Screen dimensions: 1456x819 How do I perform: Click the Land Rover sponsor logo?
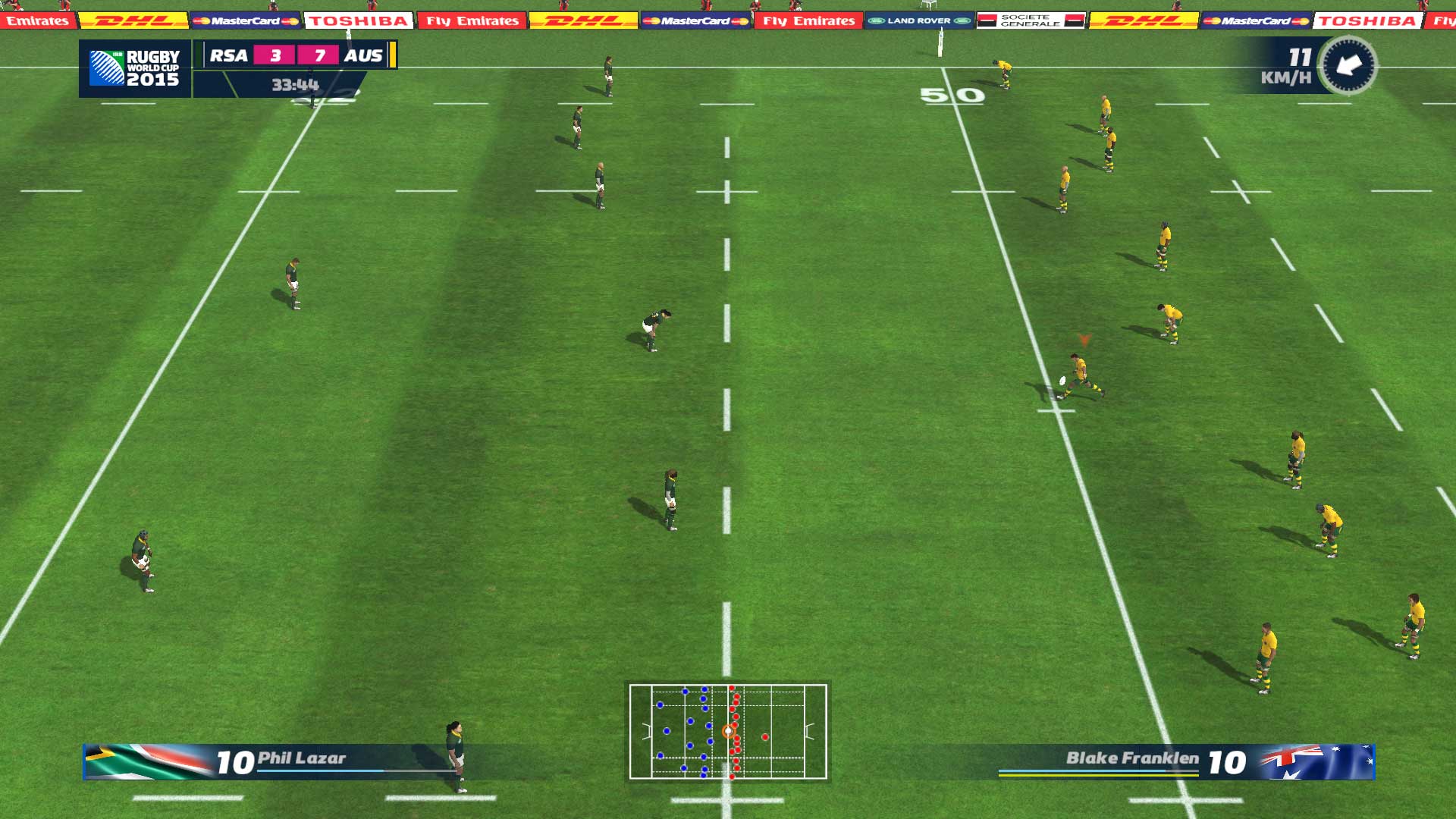(920, 22)
